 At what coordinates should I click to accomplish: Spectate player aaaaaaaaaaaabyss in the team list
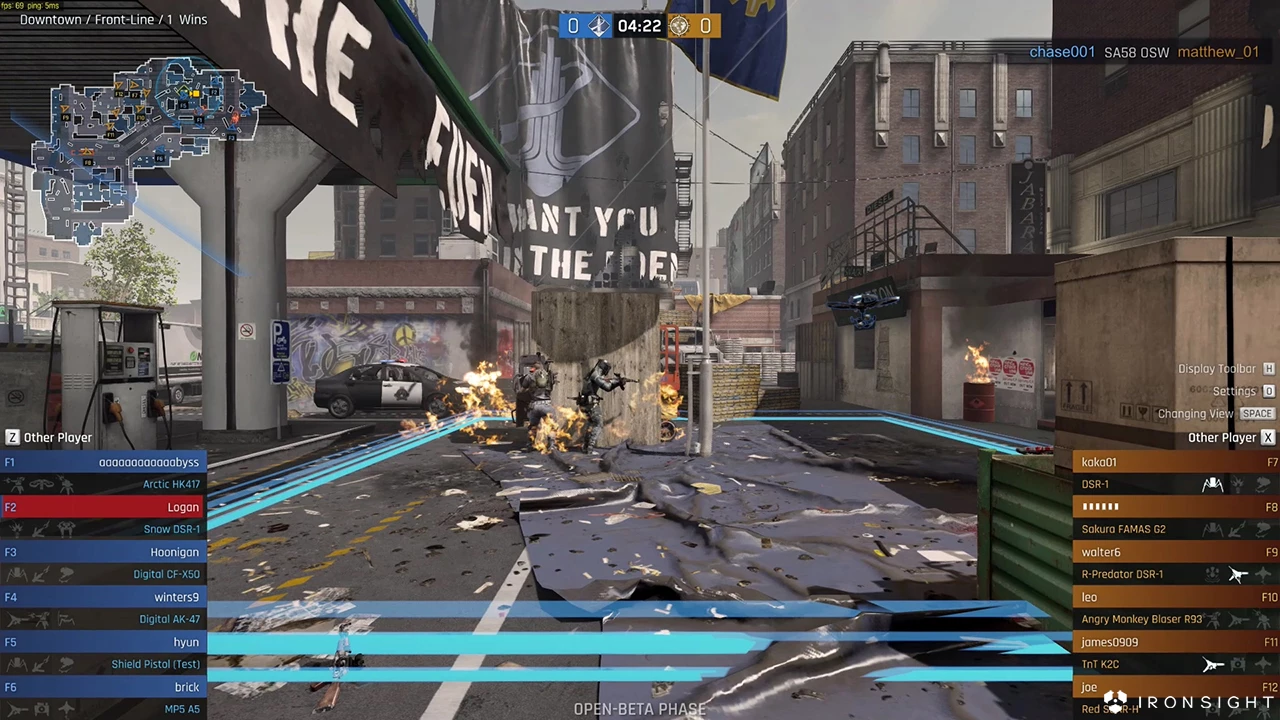point(103,462)
